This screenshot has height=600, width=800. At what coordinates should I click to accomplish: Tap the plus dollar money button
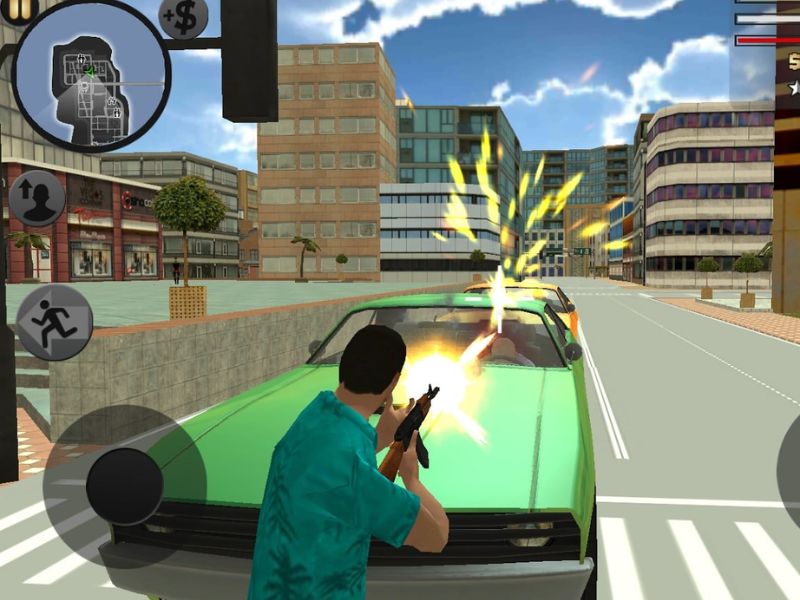(184, 15)
